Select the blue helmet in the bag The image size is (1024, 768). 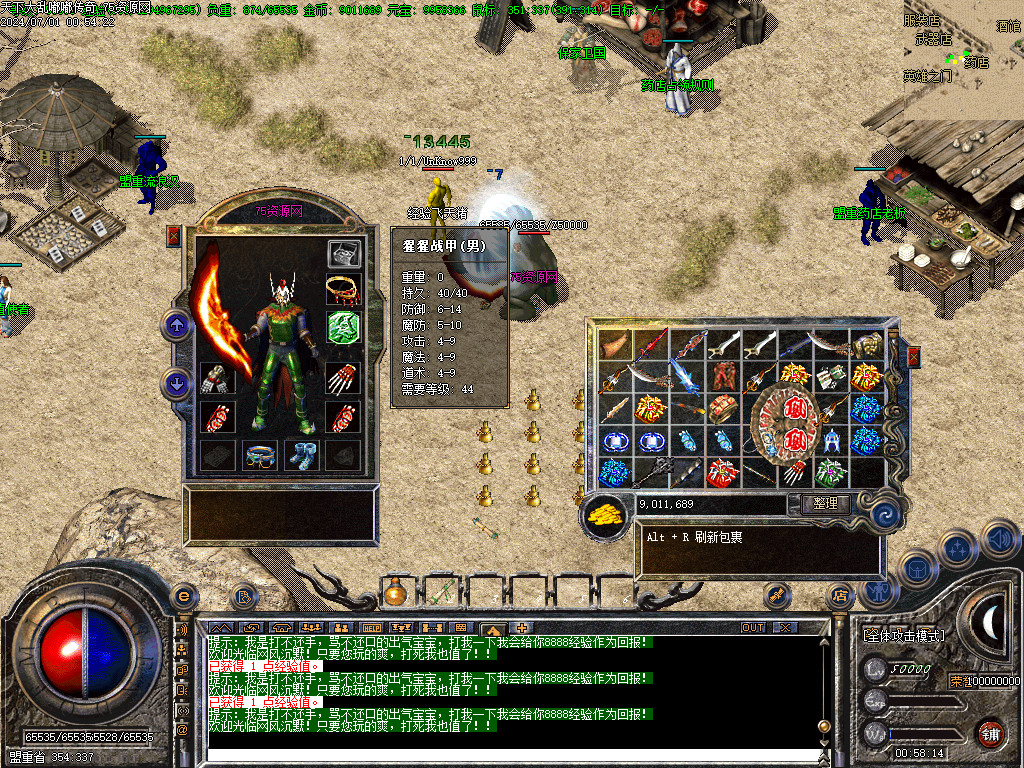click(830, 440)
